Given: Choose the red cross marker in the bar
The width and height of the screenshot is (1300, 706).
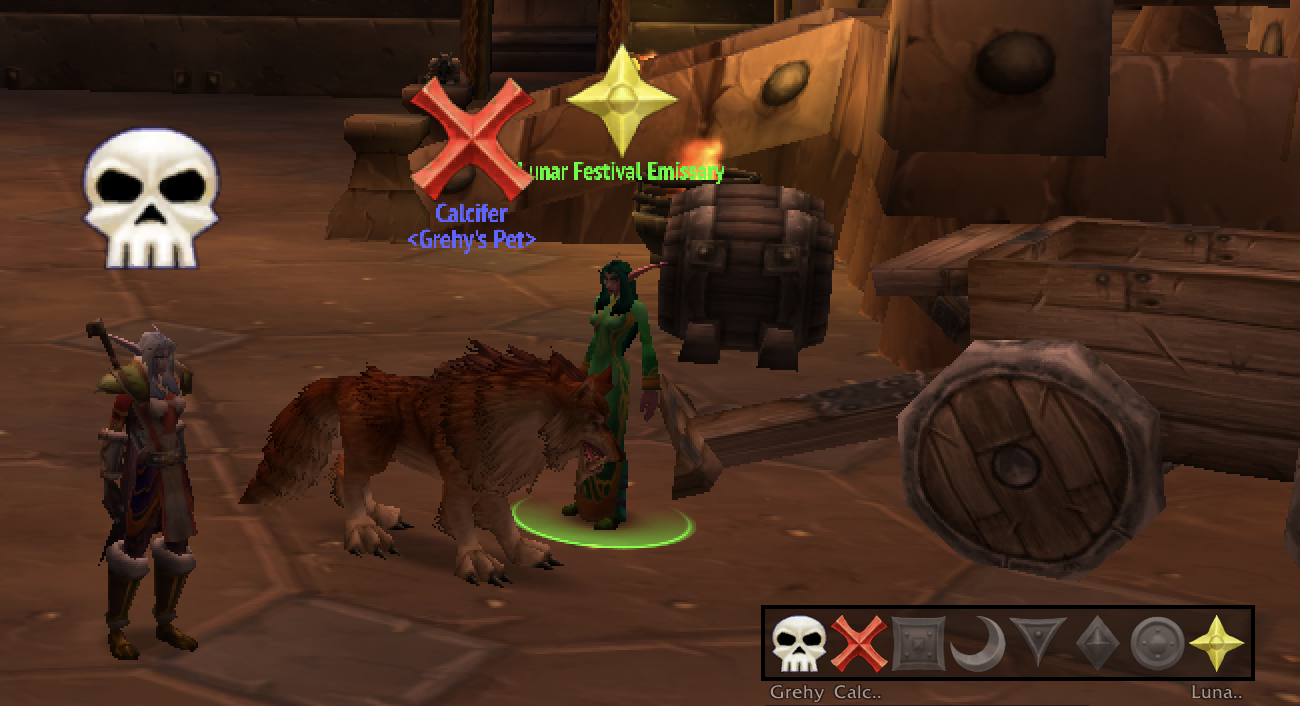Looking at the screenshot, I should (859, 644).
